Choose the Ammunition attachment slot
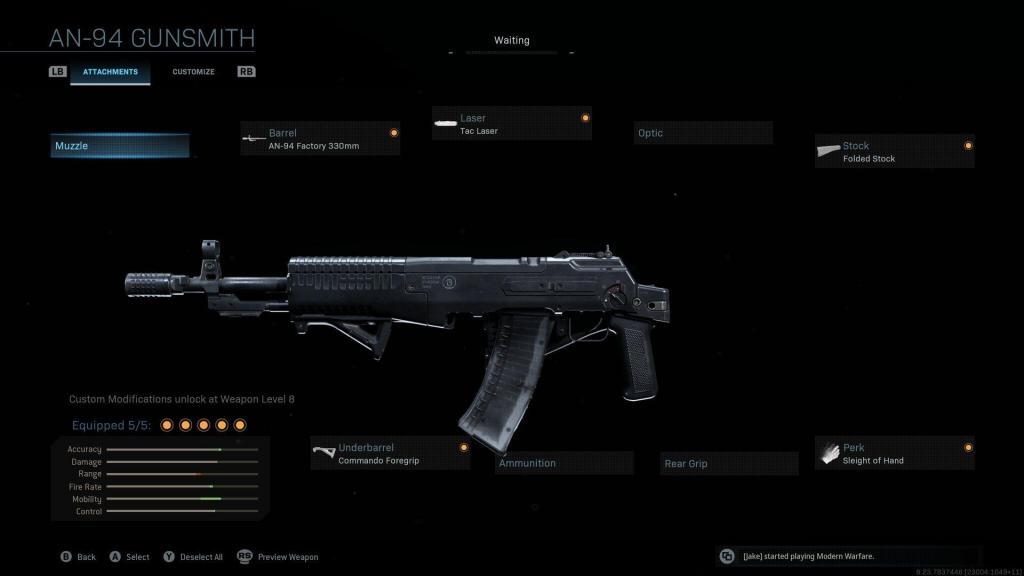The height and width of the screenshot is (576, 1024). point(565,463)
